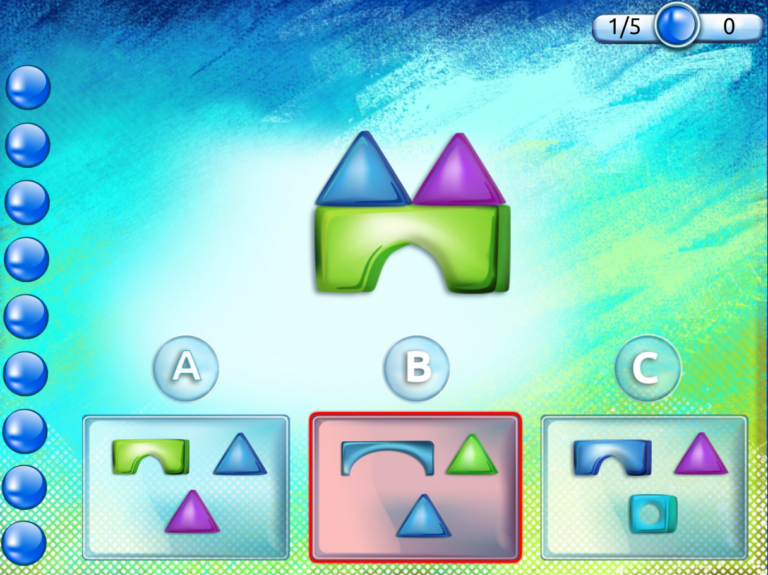Select the panel with the green arch block
The width and height of the screenshot is (768, 575).
(x=186, y=486)
